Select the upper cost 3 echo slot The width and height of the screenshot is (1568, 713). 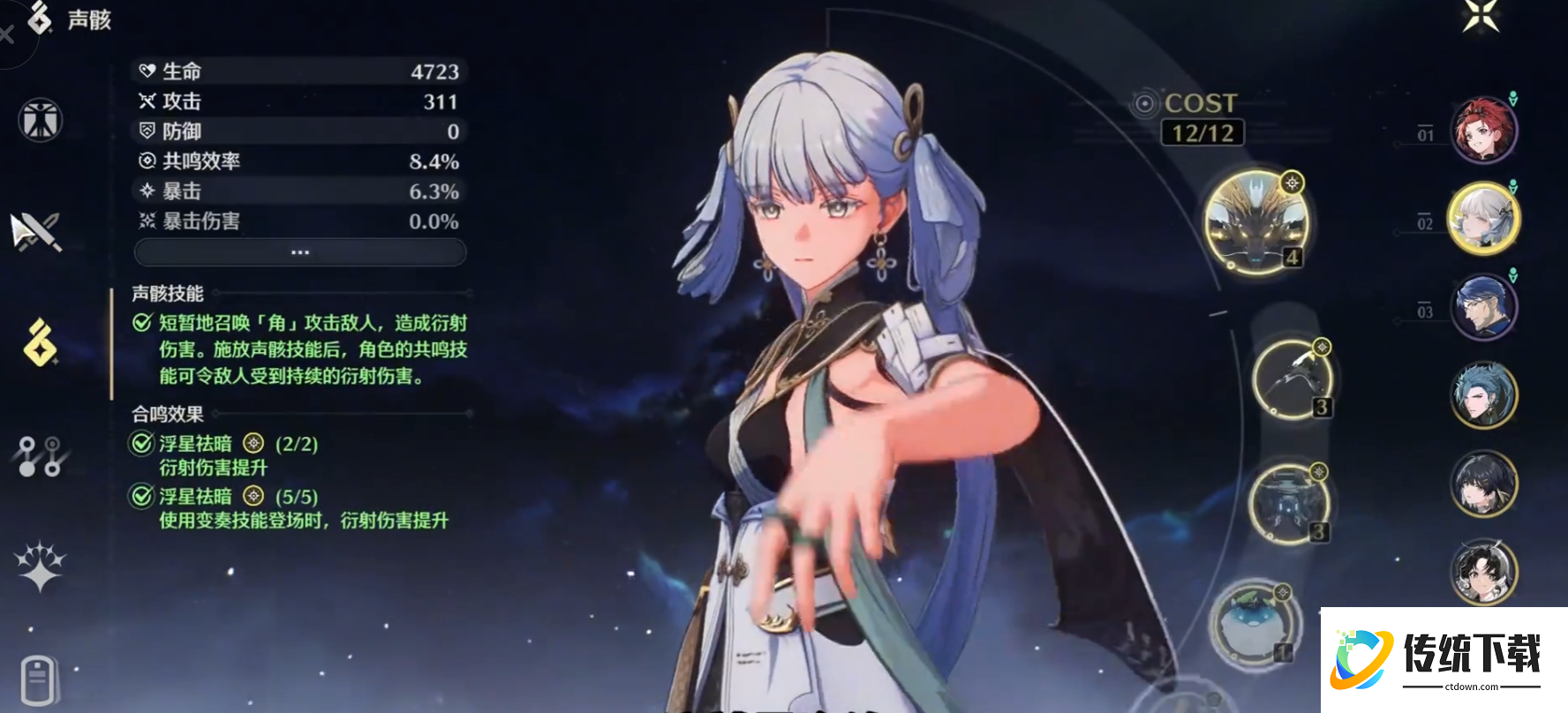click(x=1293, y=379)
